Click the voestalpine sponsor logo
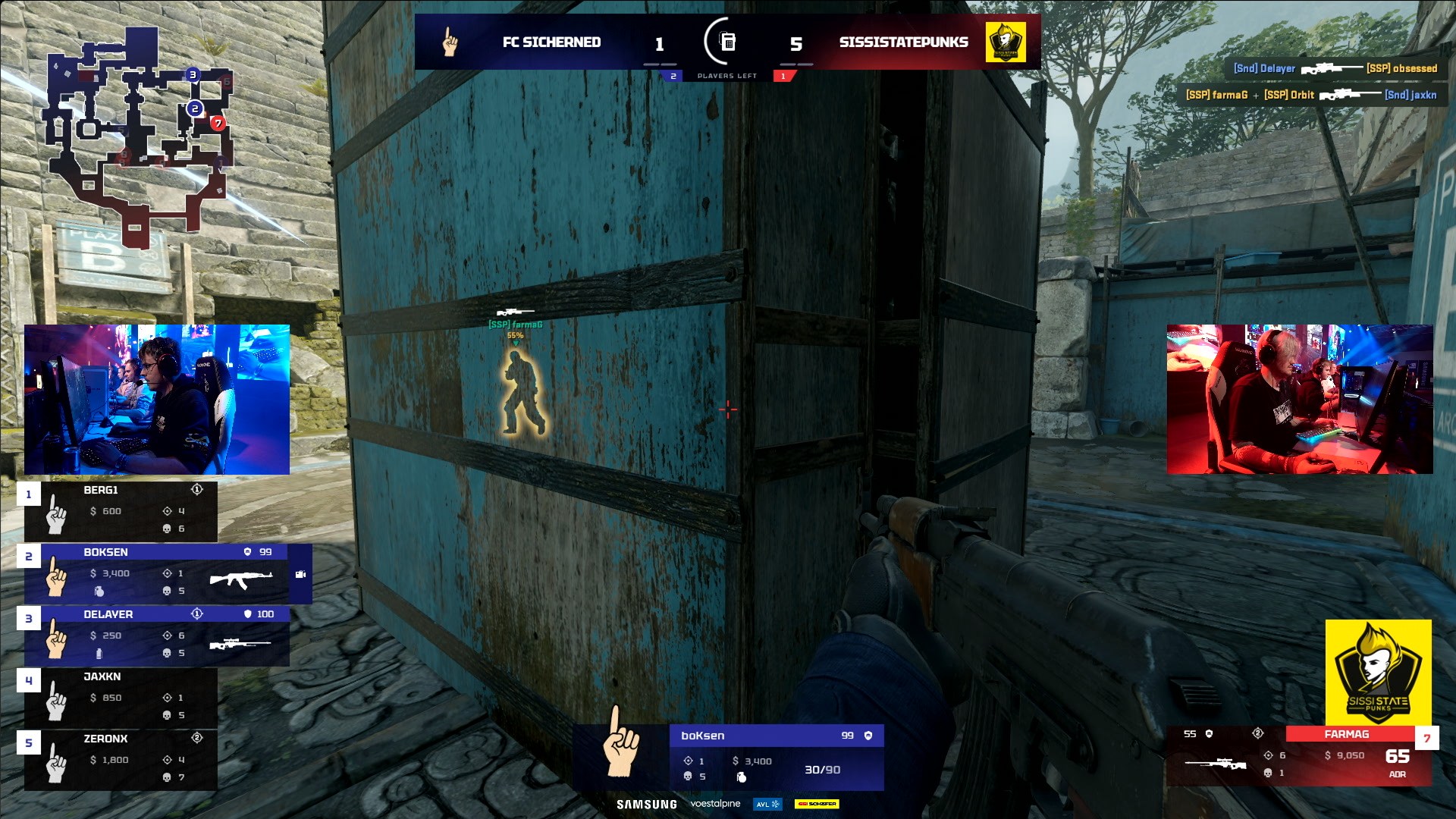Image resolution: width=1456 pixels, height=819 pixels. pyautogui.click(x=715, y=804)
